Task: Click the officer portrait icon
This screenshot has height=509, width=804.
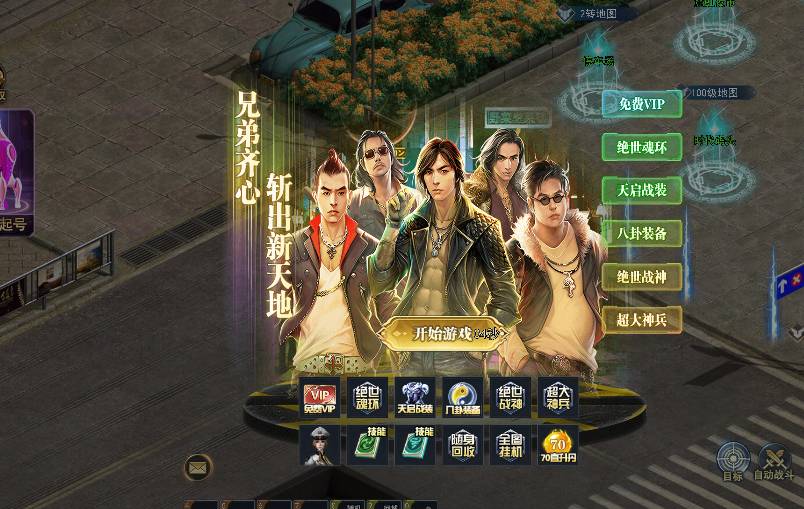Action: click(x=319, y=445)
